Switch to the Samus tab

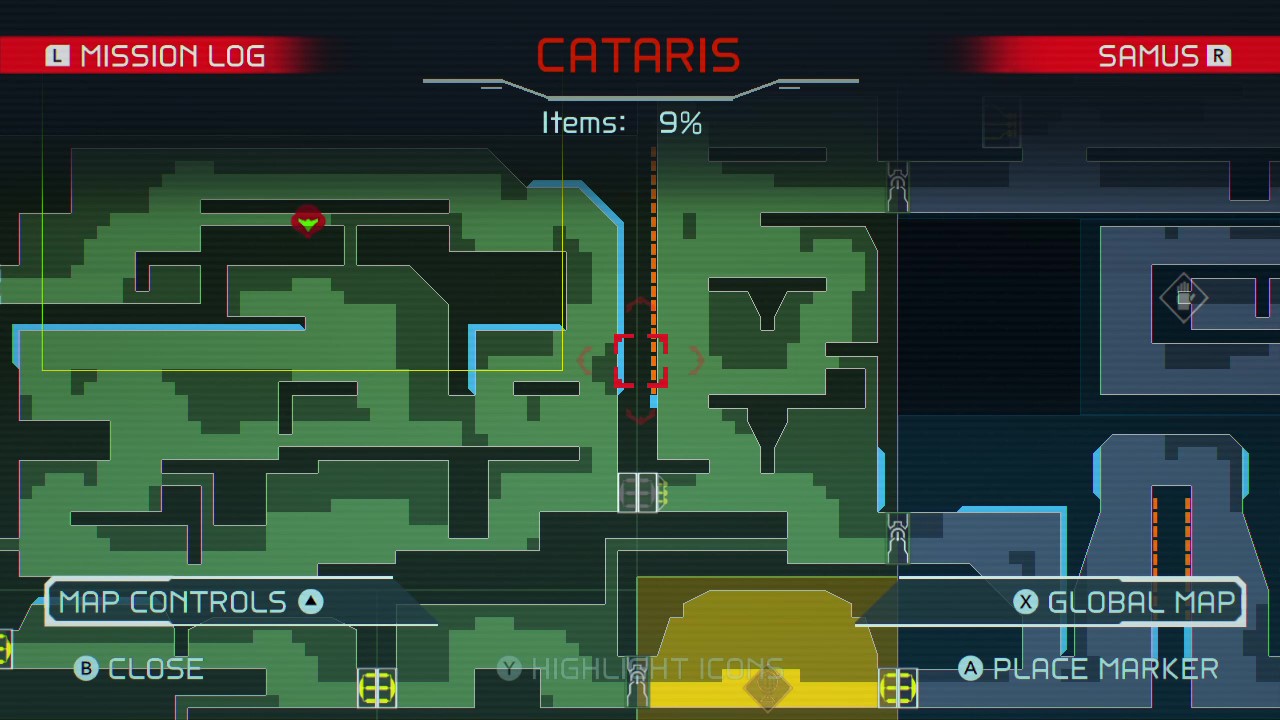coord(1163,55)
